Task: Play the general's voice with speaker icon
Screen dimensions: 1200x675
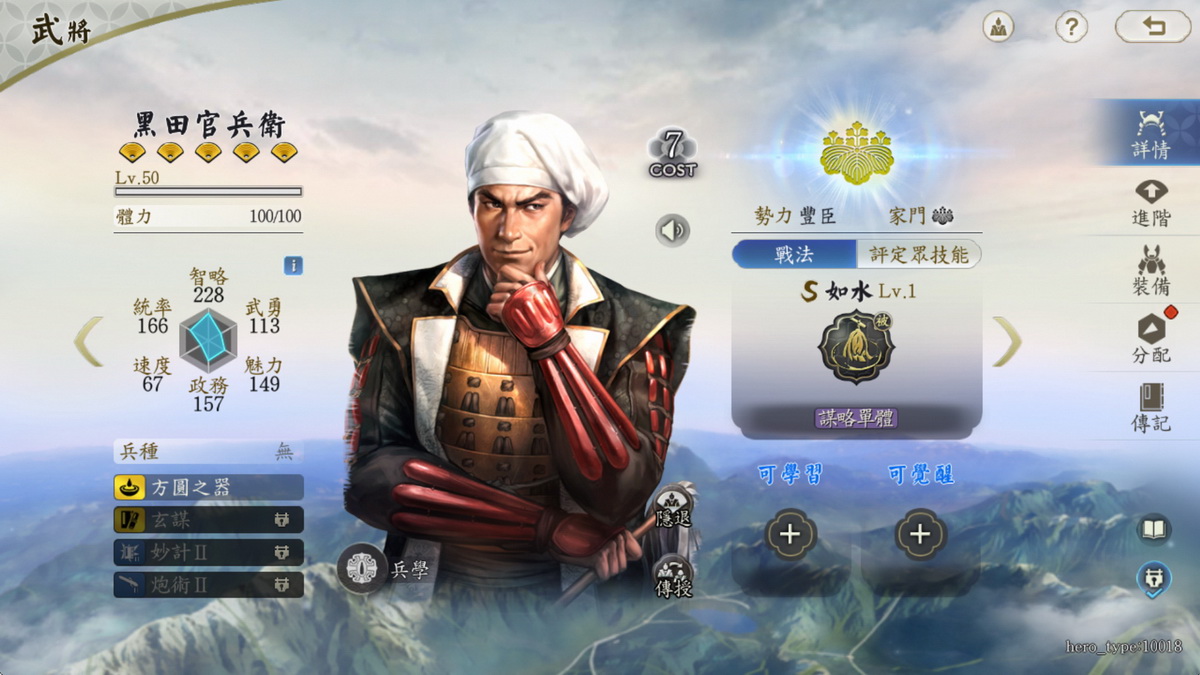Action: 673,231
